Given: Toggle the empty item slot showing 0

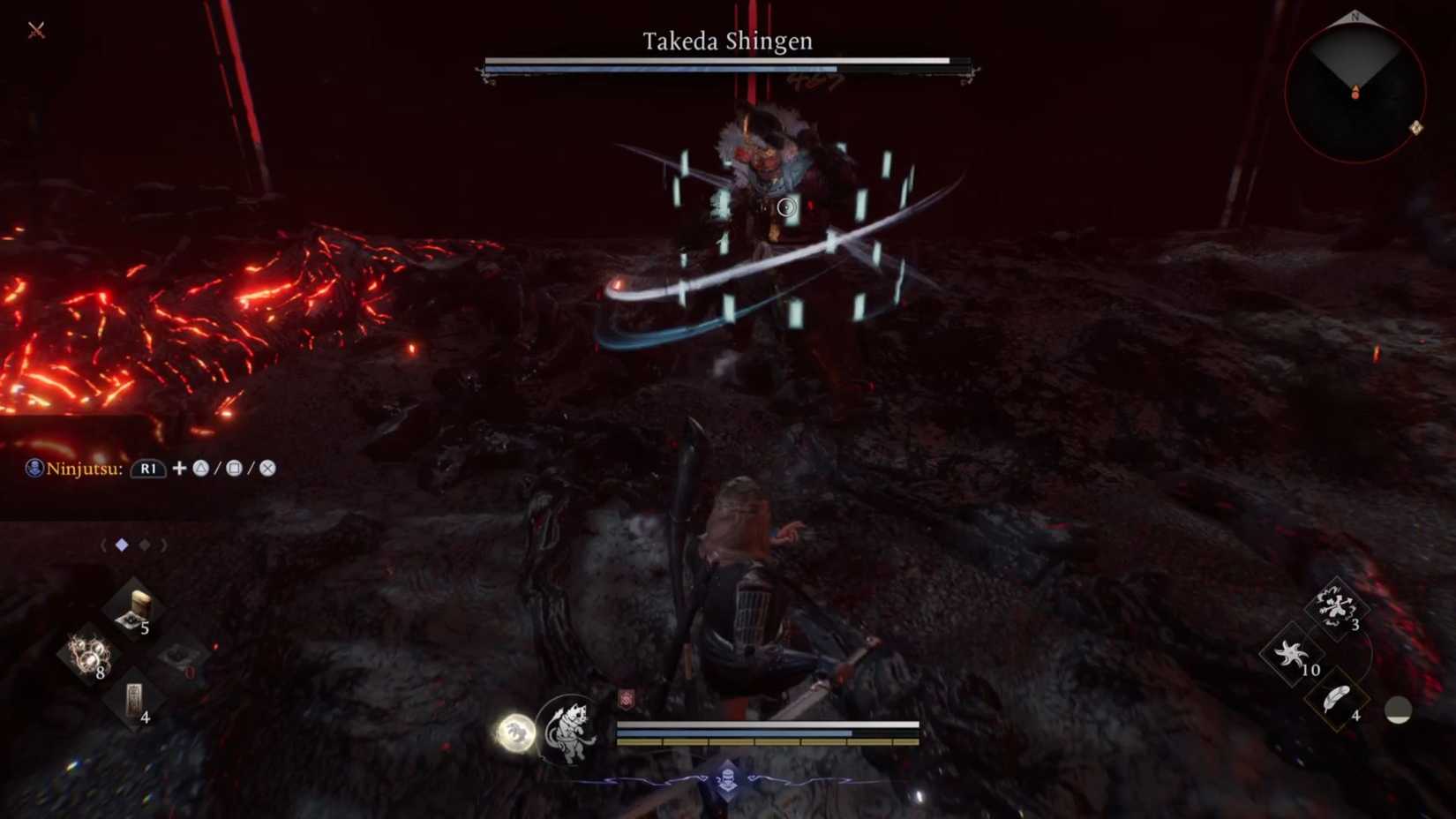Looking at the screenshot, I should [176, 657].
